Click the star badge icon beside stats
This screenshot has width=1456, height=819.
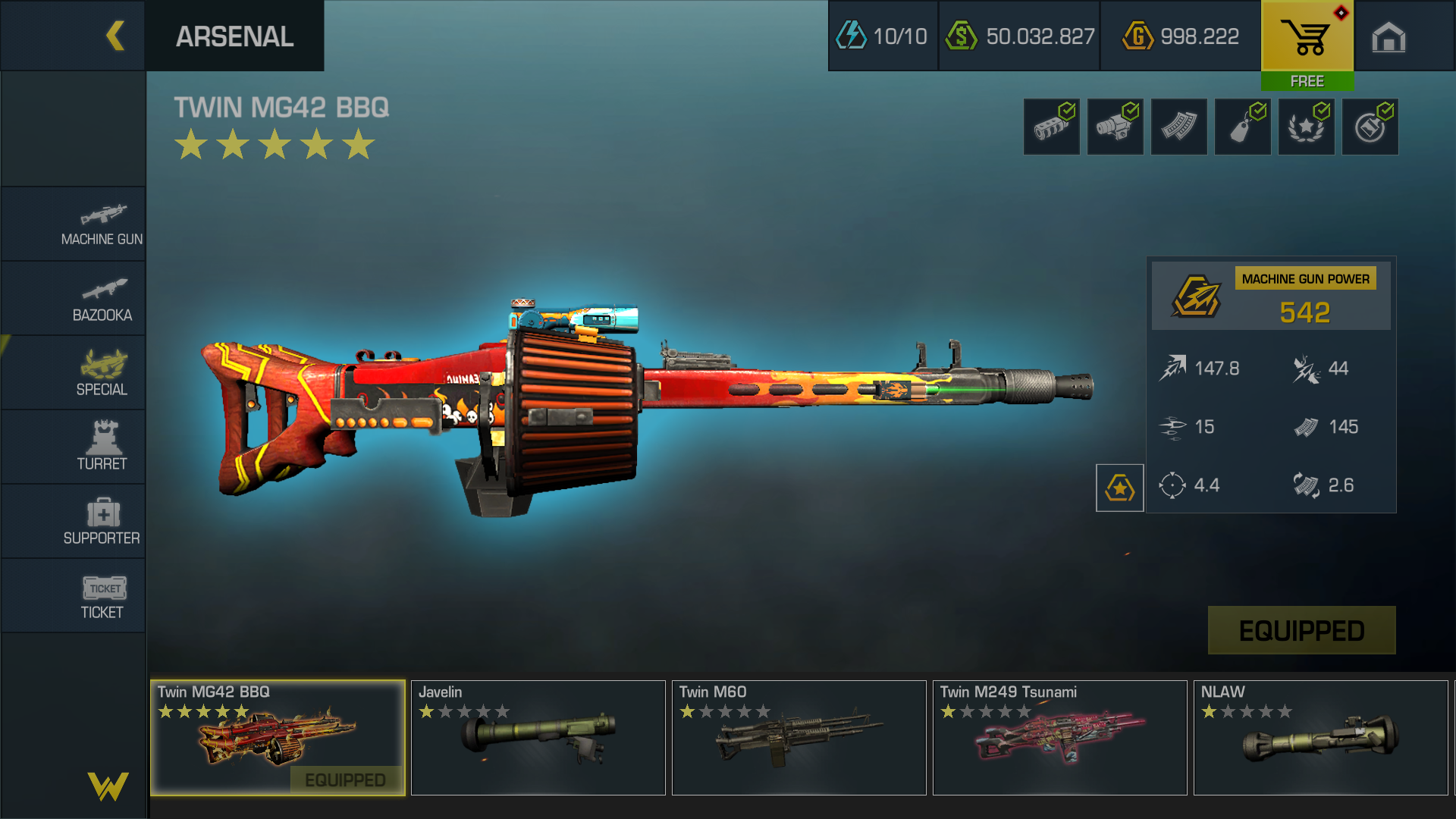(x=1119, y=488)
